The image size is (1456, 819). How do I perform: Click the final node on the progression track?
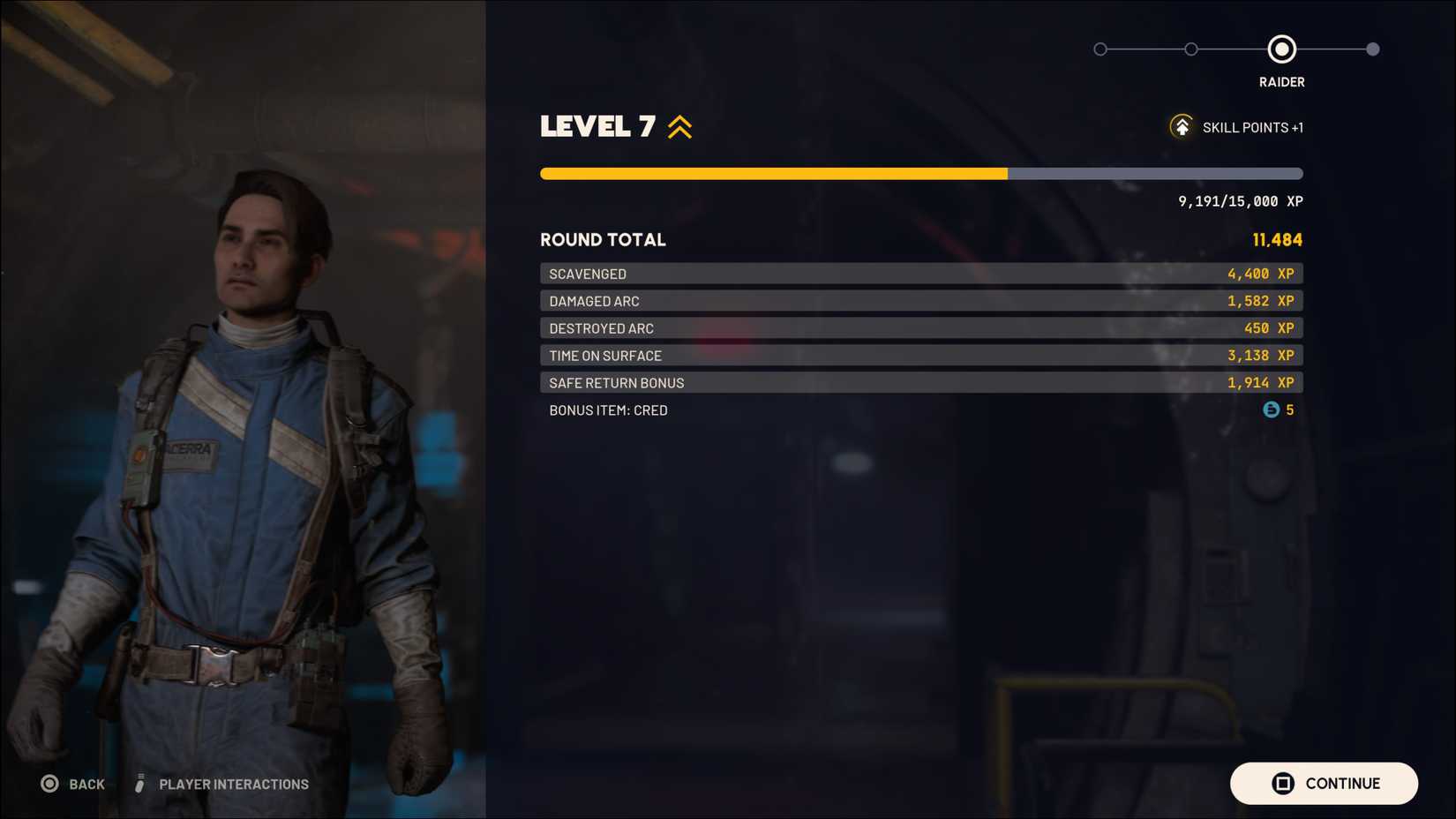(1373, 49)
